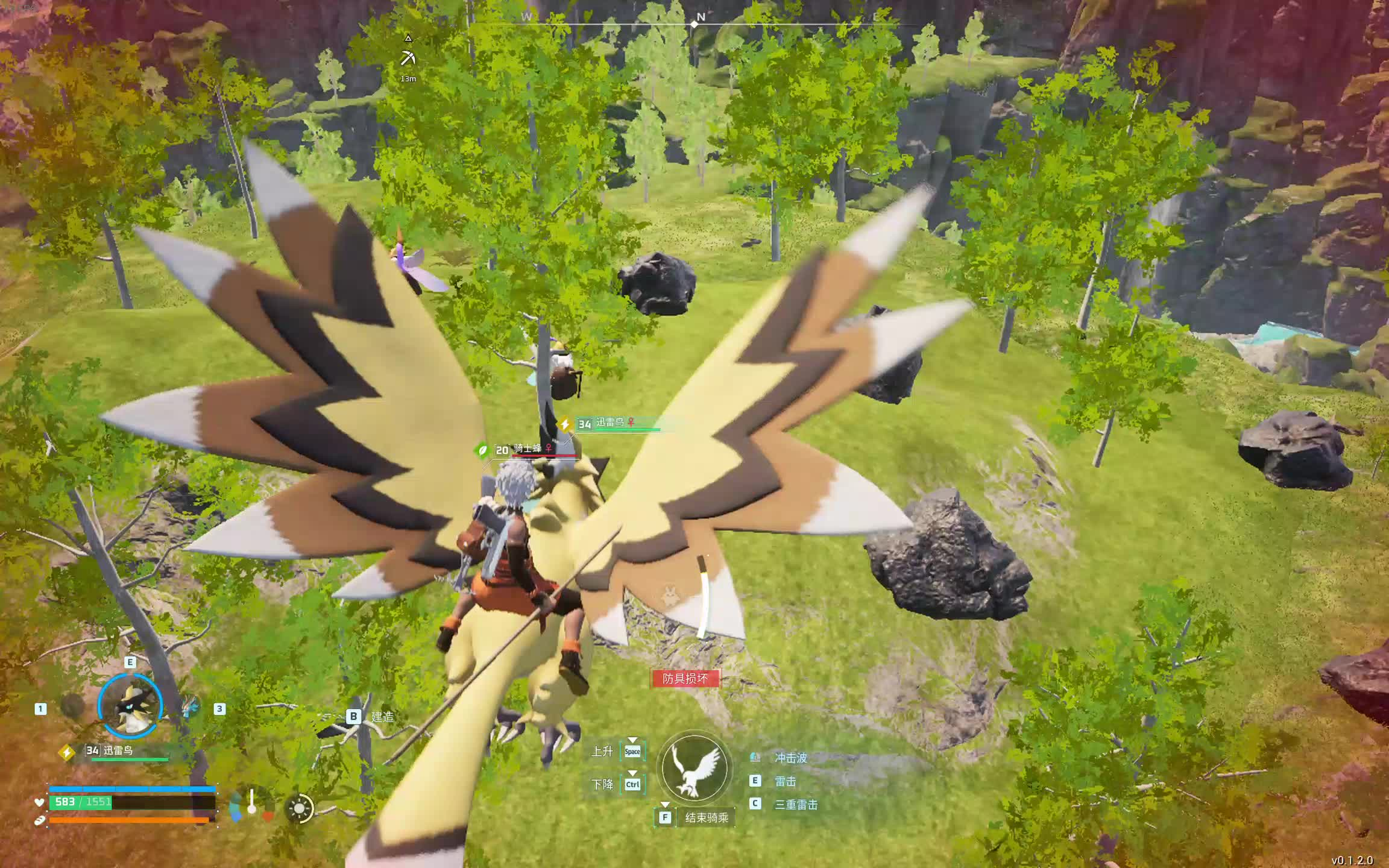Select the North marker on the compass

(x=700, y=18)
